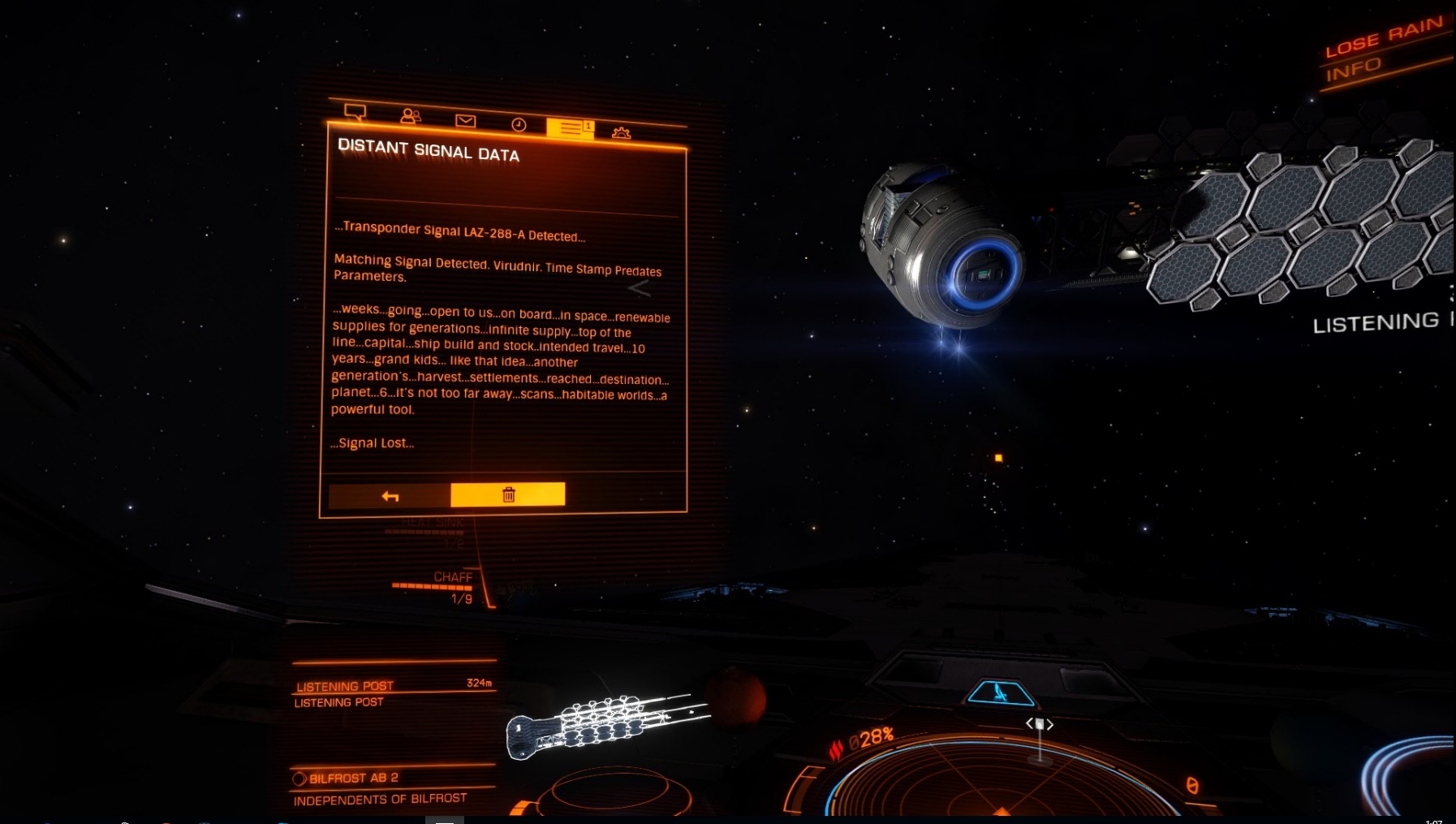1456x824 pixels.
Task: Open the gear settings tab
Action: point(622,132)
